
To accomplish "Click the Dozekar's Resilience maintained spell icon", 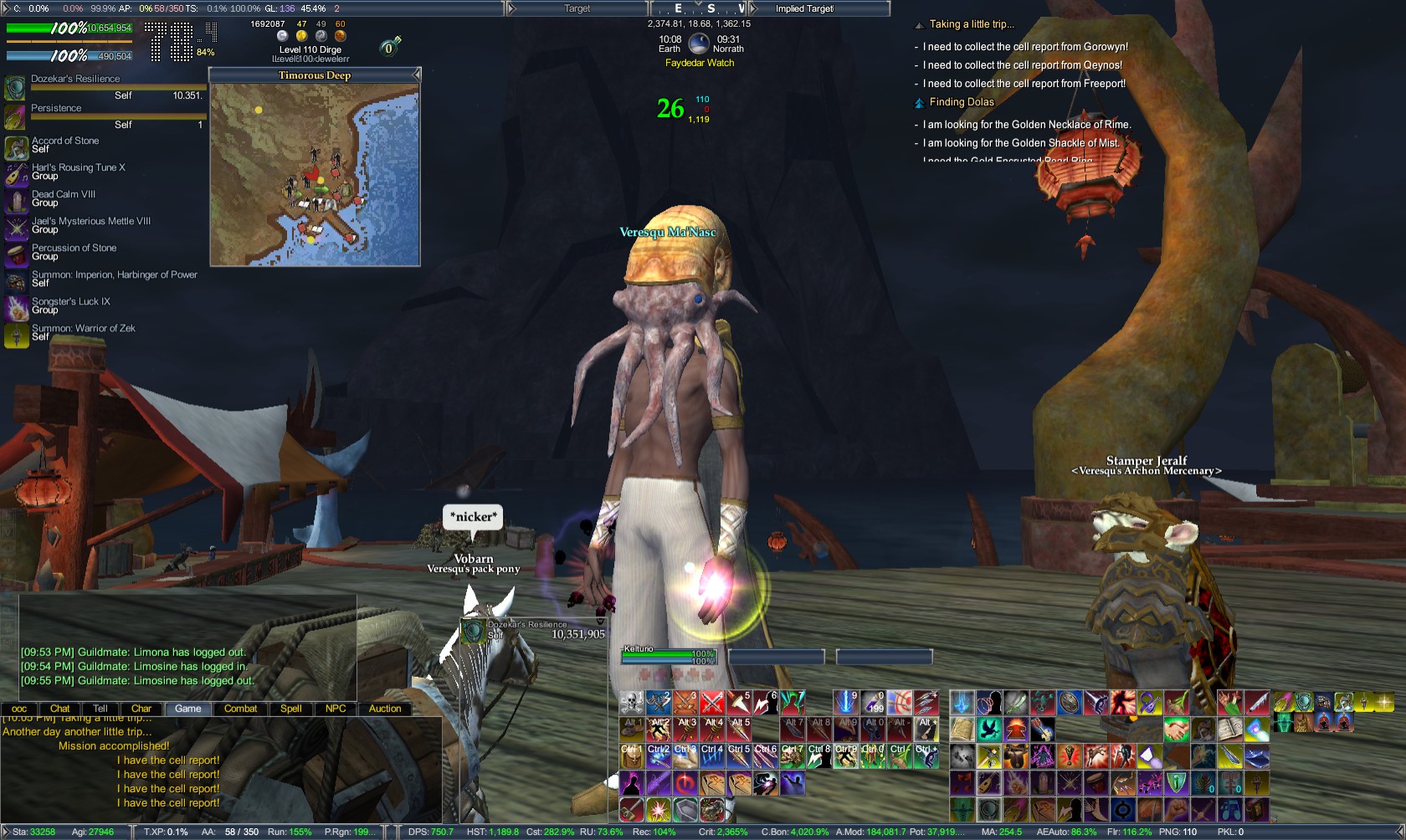I will click(16, 87).
